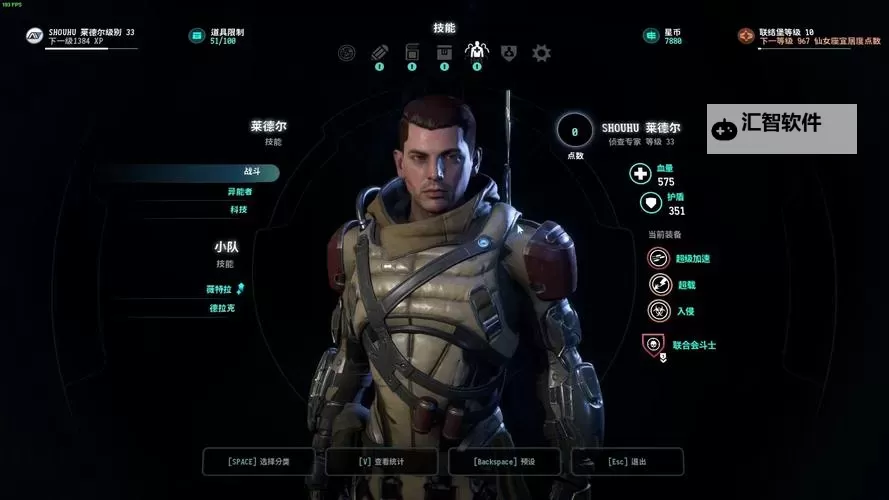Viewport: 889px width, 500px height.
Task: Select the 超级加速 equipped skill
Action: point(659,258)
